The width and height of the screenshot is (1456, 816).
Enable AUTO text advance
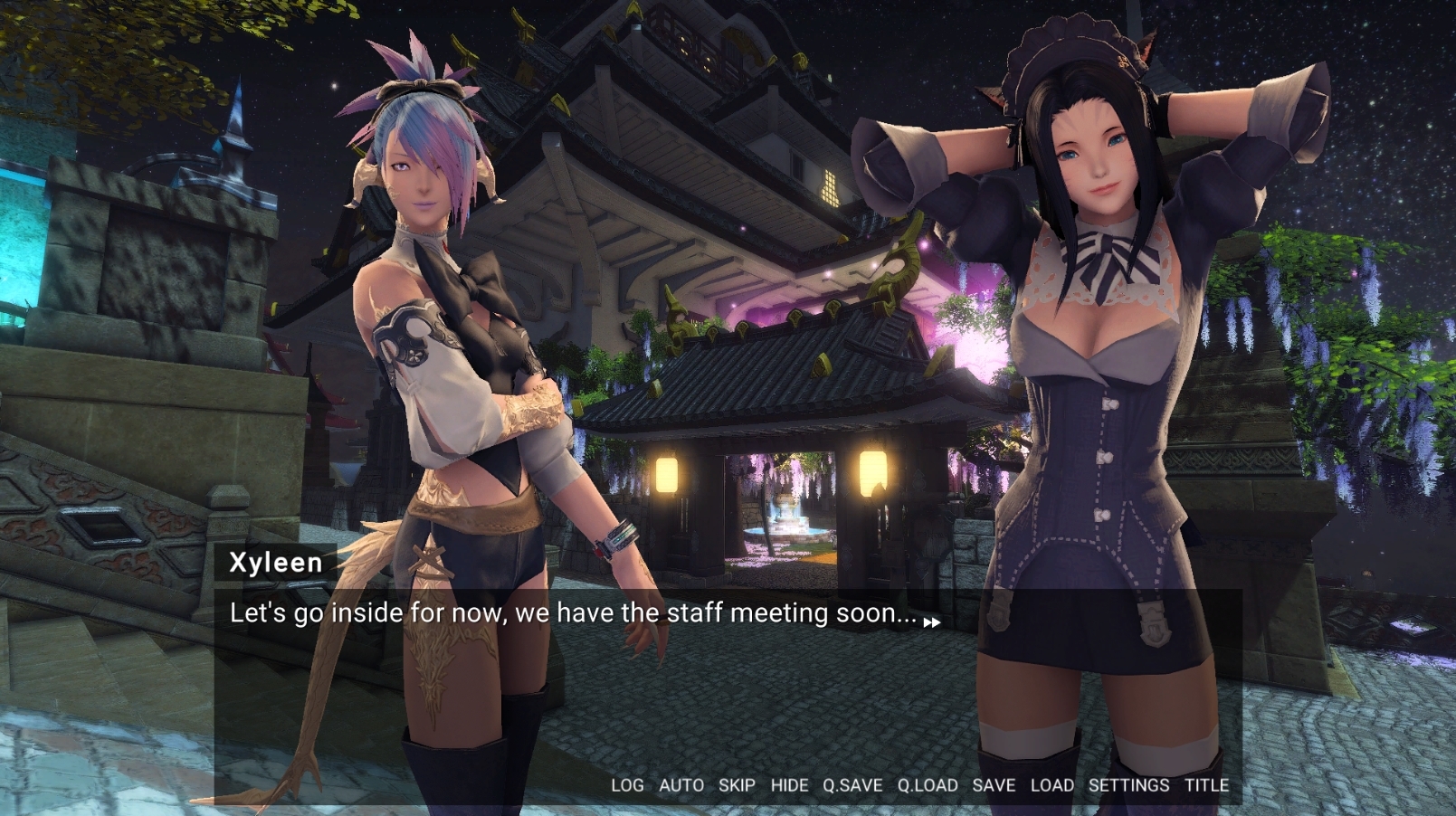tap(680, 785)
